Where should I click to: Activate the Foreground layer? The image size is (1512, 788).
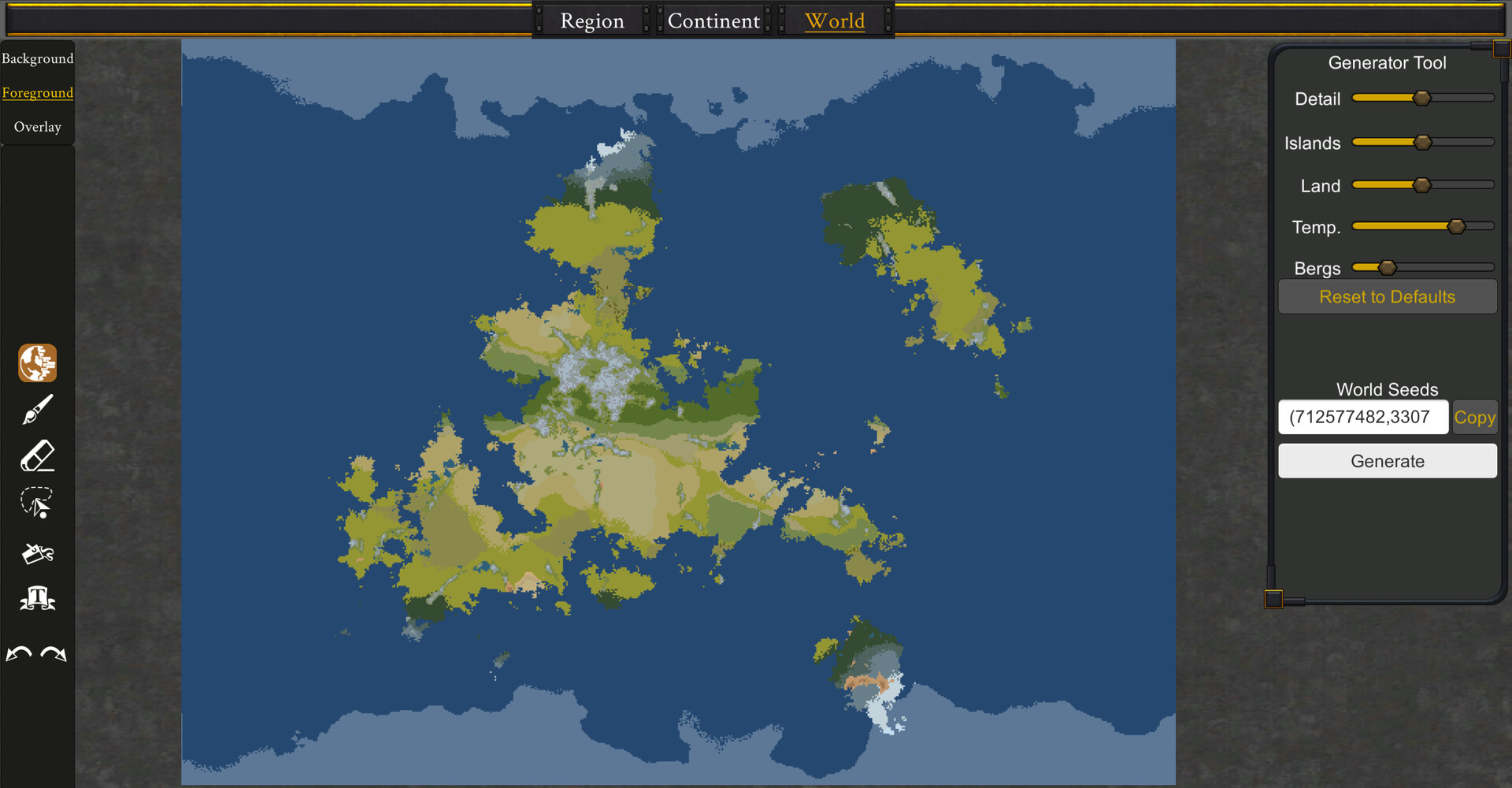(x=37, y=92)
